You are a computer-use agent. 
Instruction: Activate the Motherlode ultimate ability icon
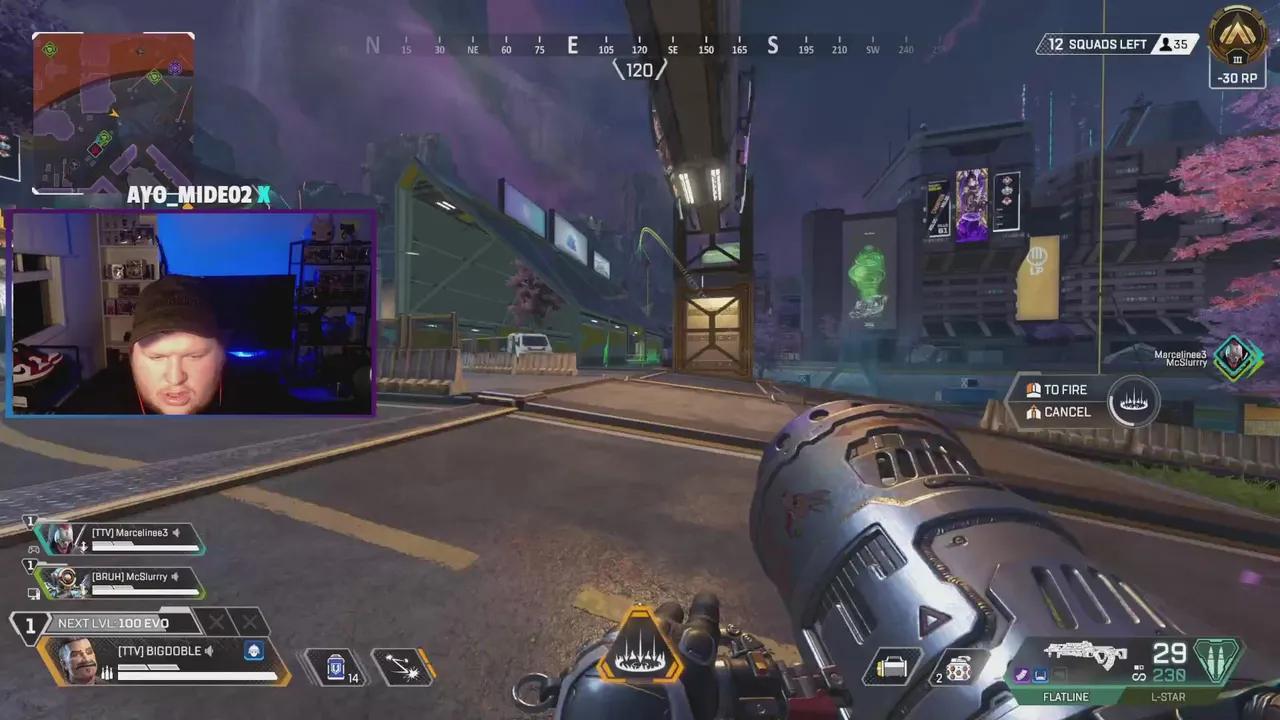pos(639,650)
